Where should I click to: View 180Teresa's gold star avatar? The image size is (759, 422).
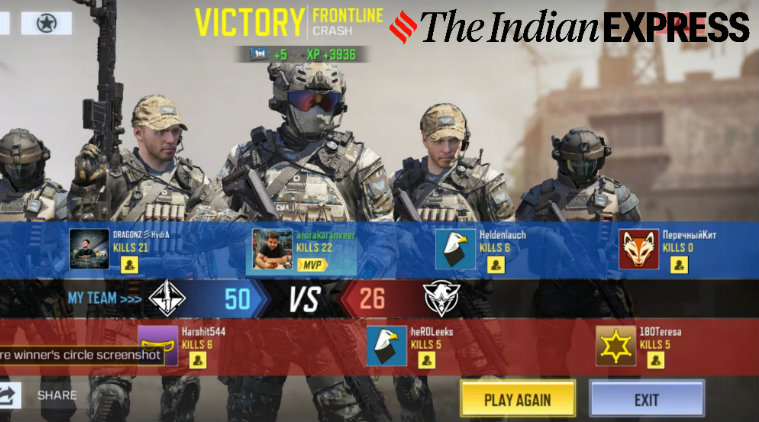[616, 346]
